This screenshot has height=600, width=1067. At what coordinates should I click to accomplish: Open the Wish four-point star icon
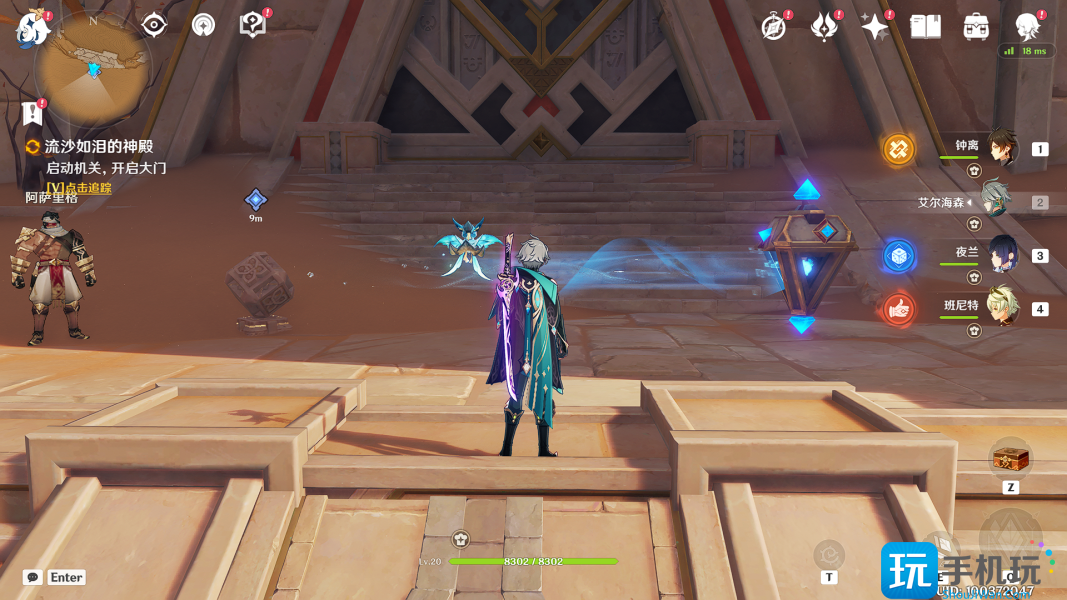(874, 27)
